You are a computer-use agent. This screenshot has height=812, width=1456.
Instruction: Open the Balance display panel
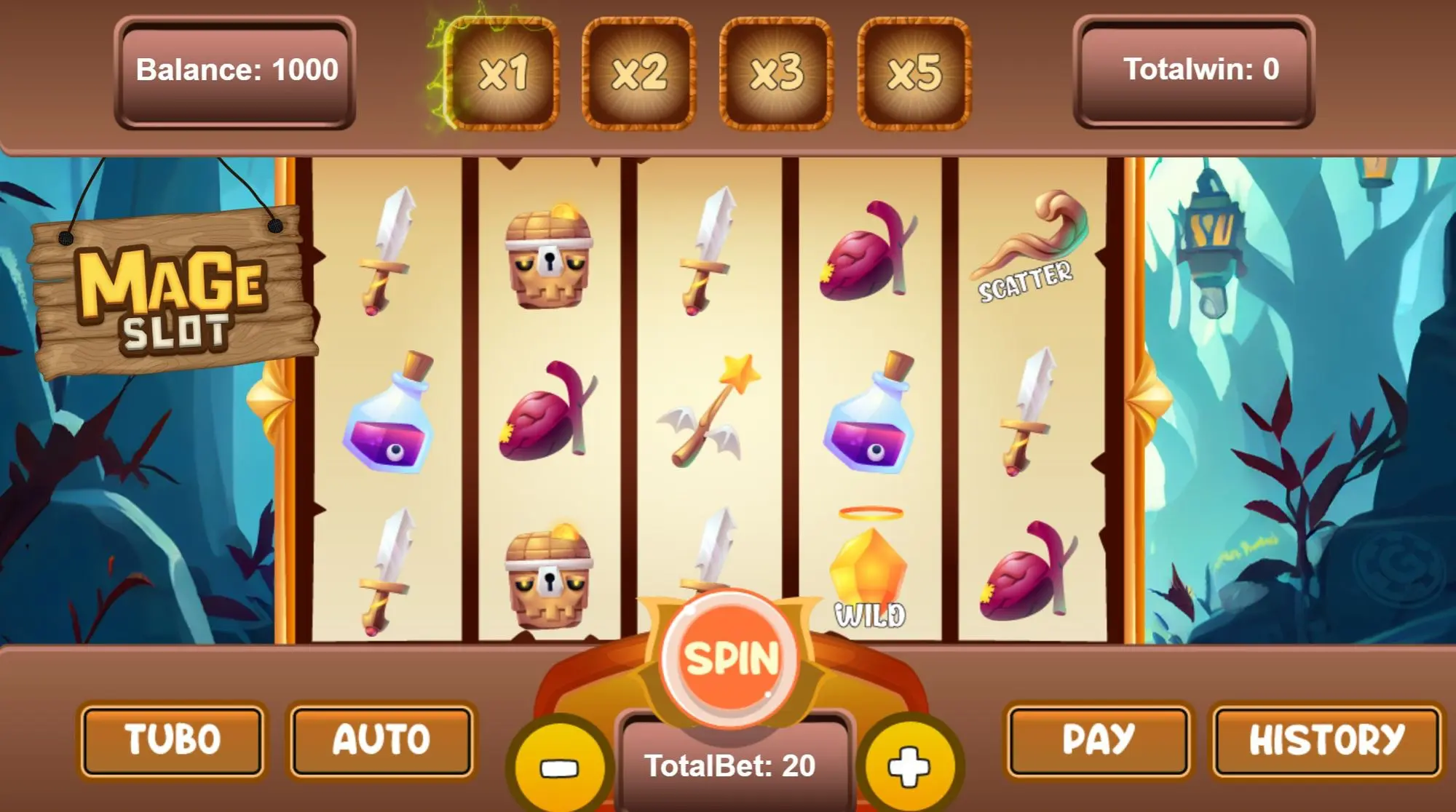(235, 71)
